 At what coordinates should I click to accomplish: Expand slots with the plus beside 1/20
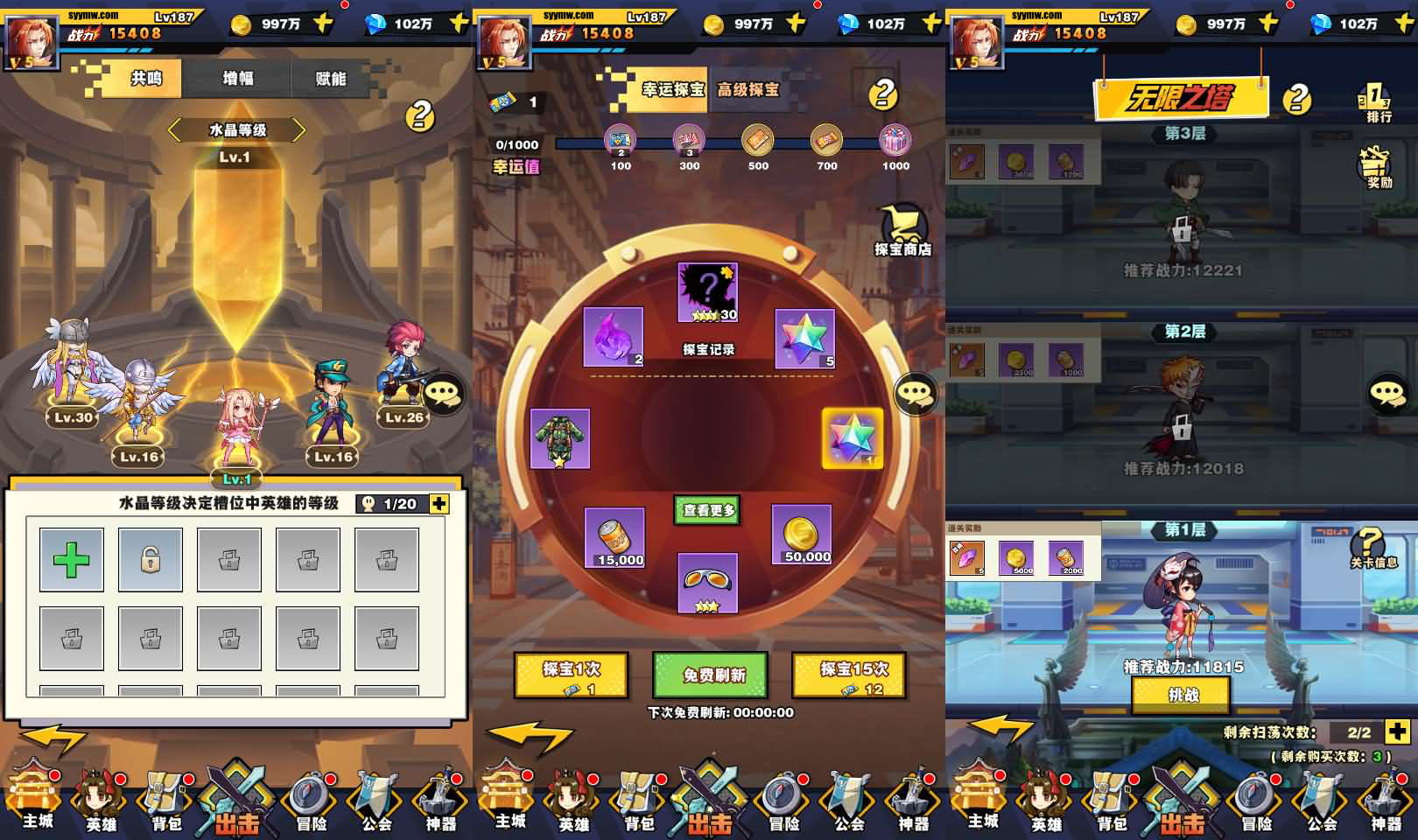[x=439, y=503]
